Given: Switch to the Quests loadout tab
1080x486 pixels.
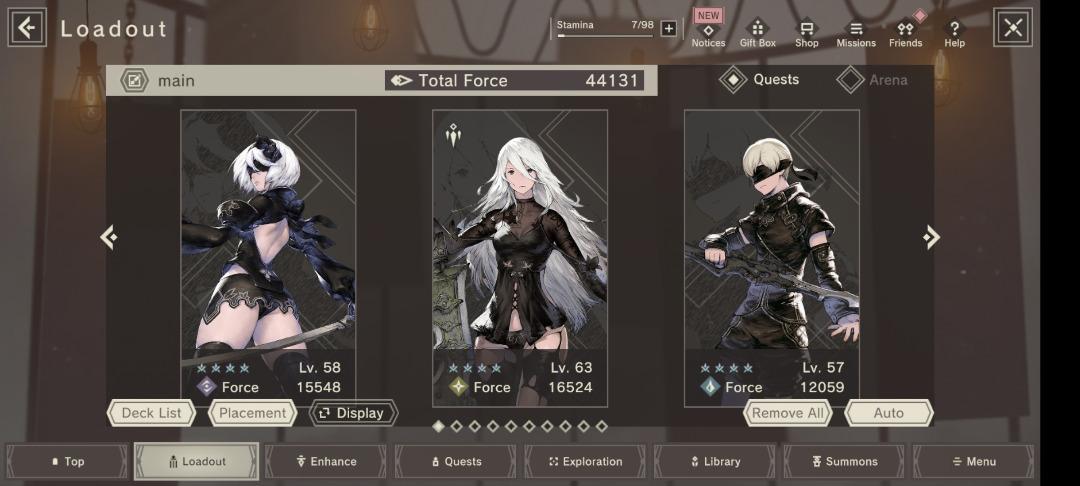Looking at the screenshot, I should 761,80.
